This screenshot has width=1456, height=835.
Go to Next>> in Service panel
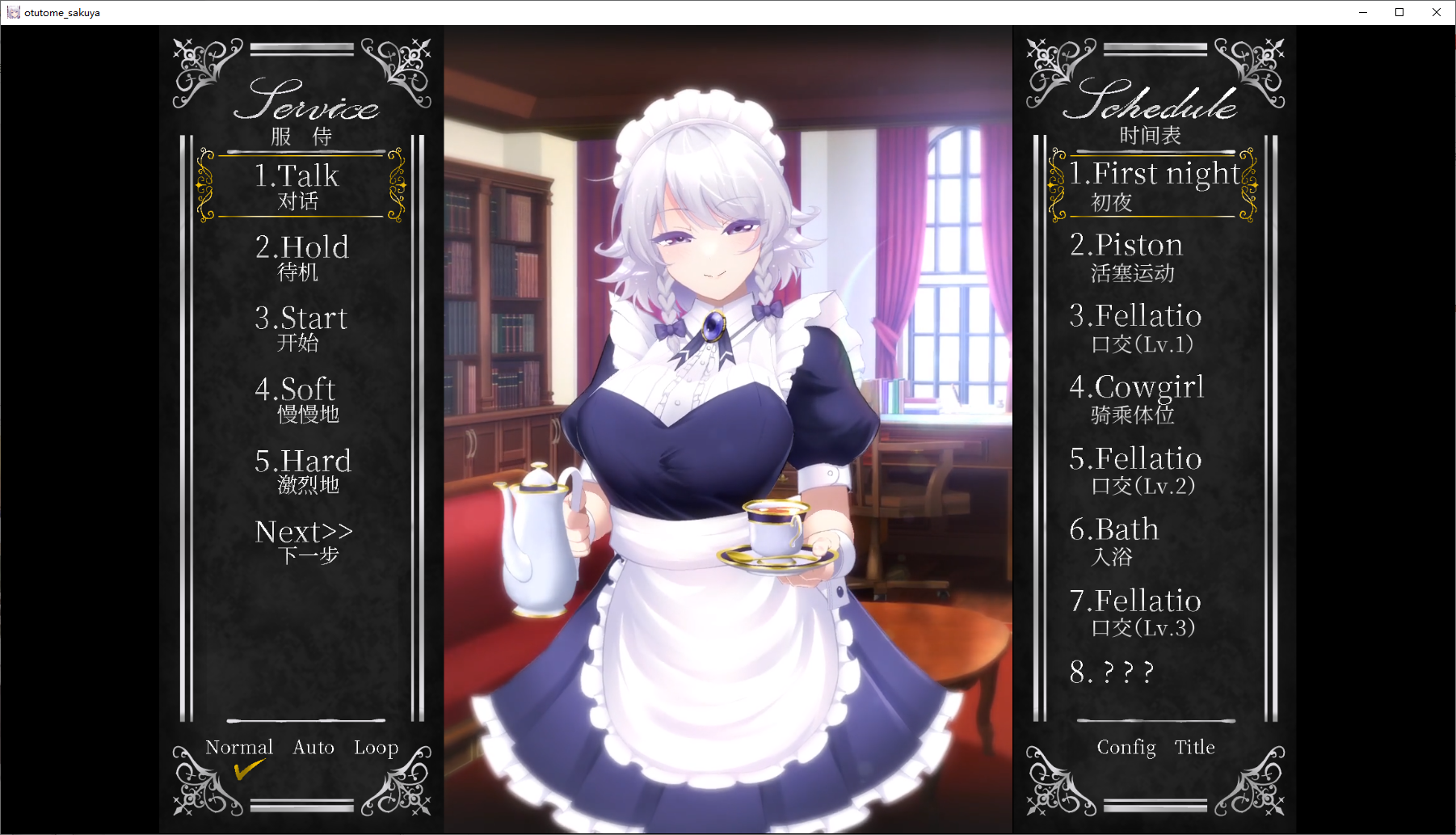(304, 541)
